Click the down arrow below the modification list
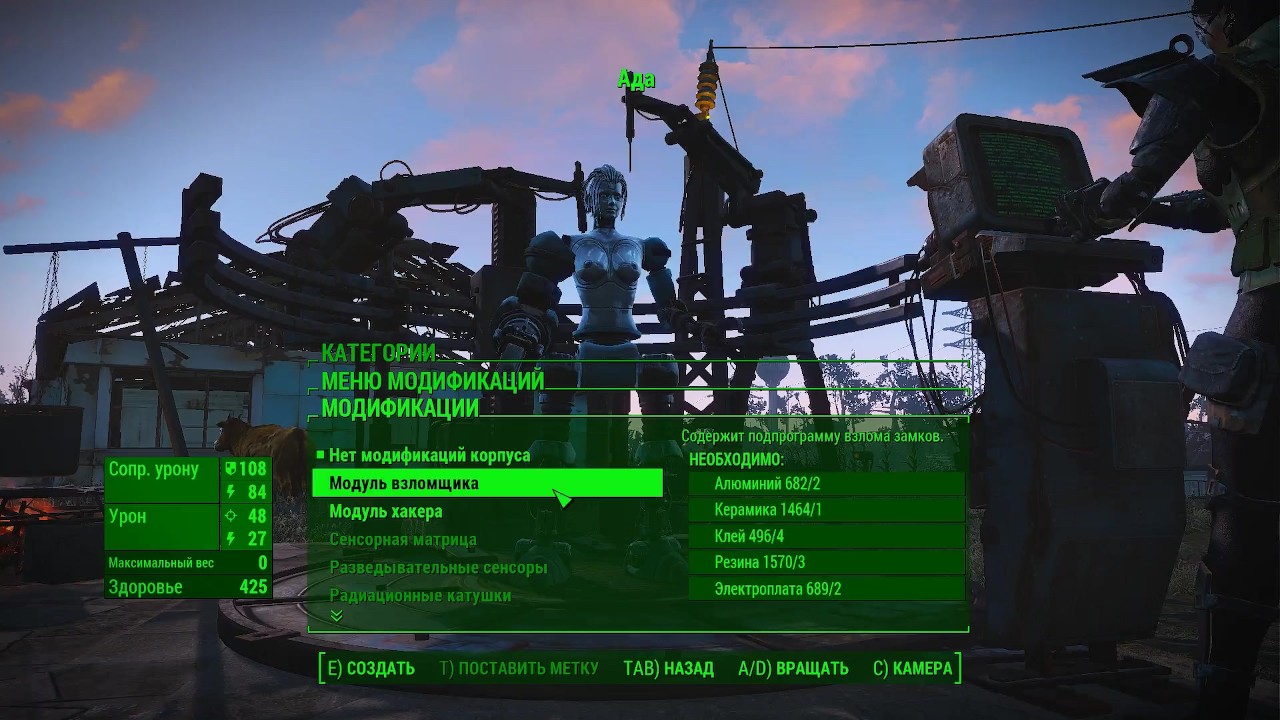 tap(336, 616)
